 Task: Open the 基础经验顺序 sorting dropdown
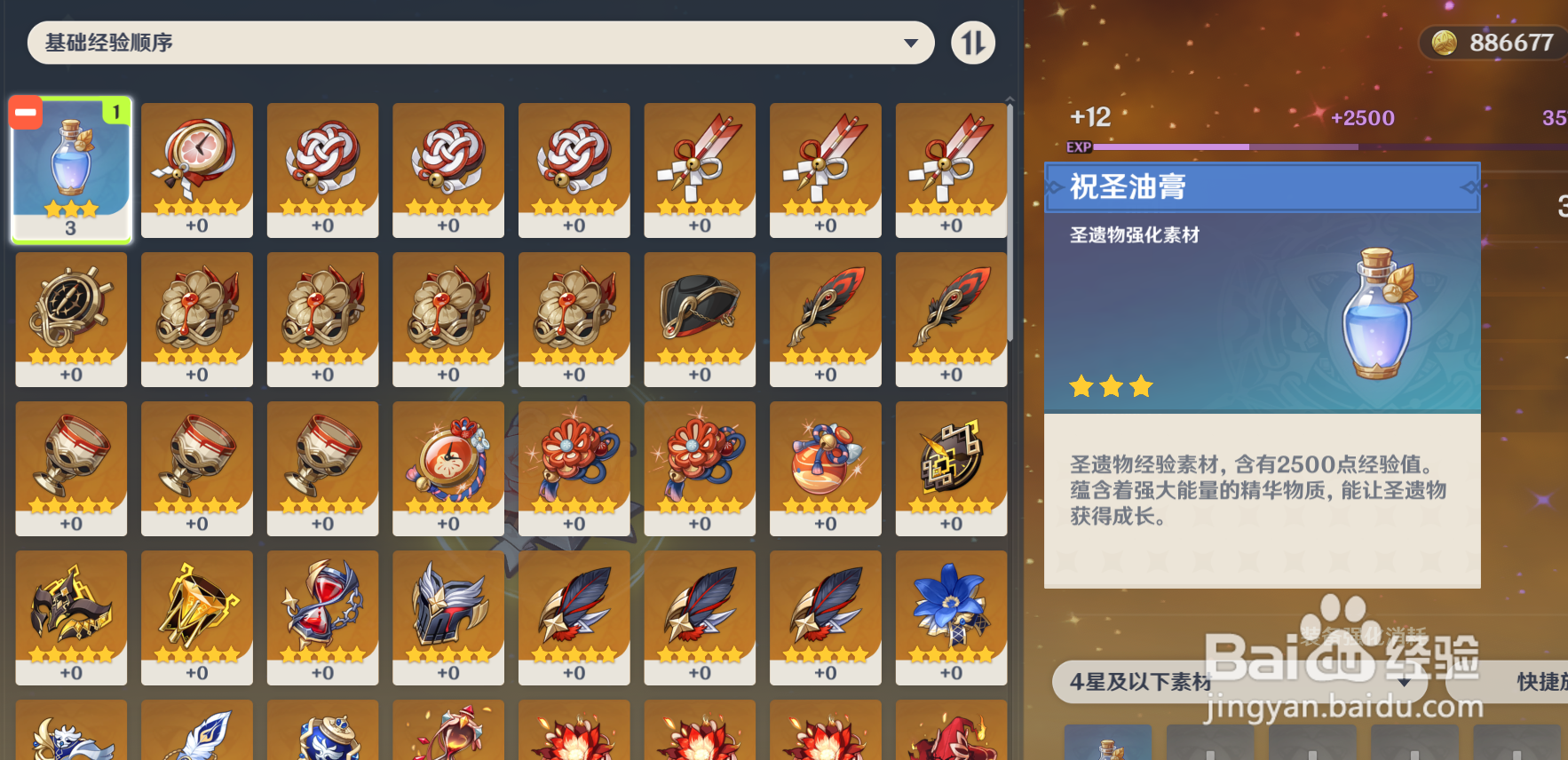[479, 42]
